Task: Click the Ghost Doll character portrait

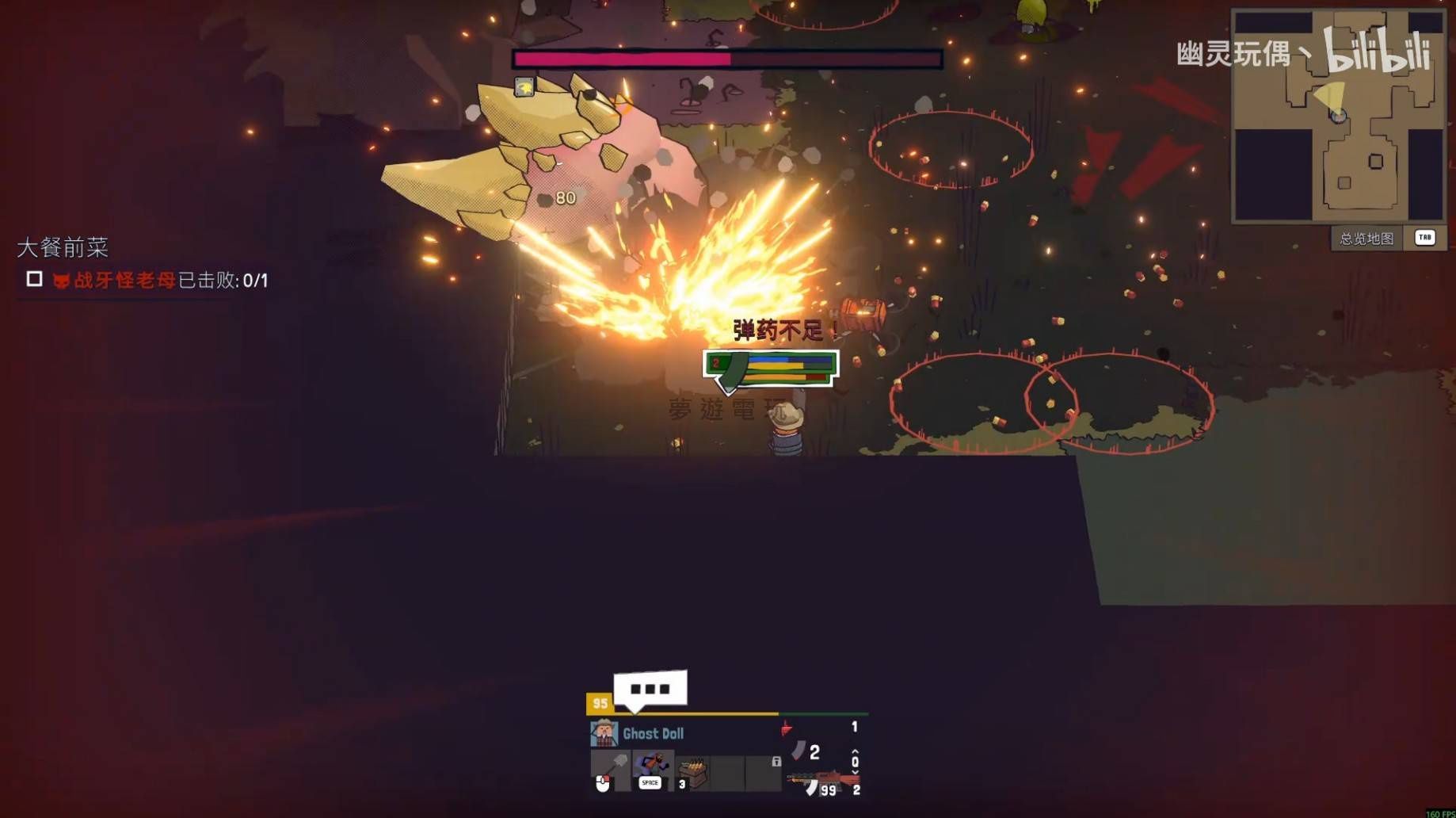Action: [604, 733]
